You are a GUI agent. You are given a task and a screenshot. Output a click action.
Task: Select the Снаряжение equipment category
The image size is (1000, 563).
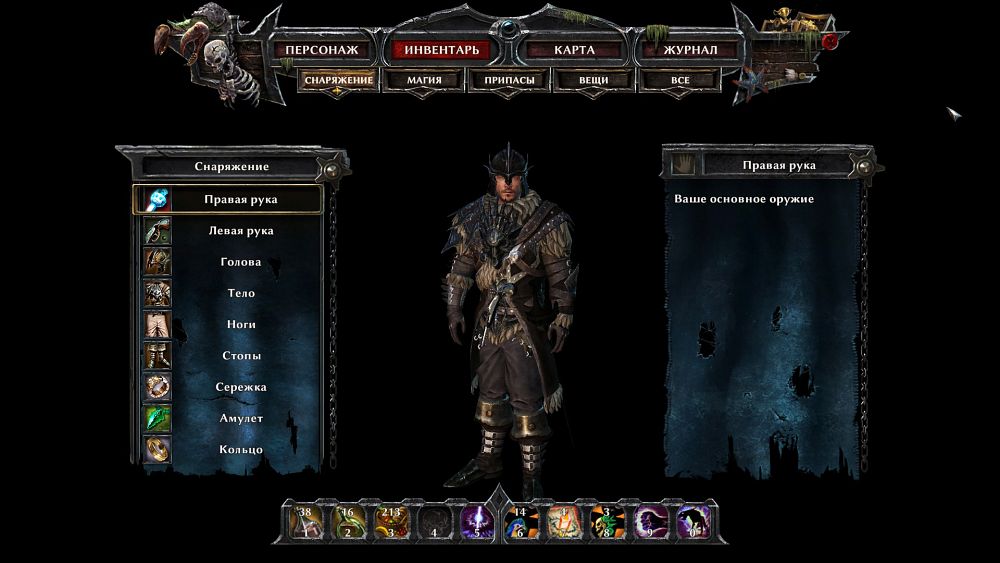(339, 80)
